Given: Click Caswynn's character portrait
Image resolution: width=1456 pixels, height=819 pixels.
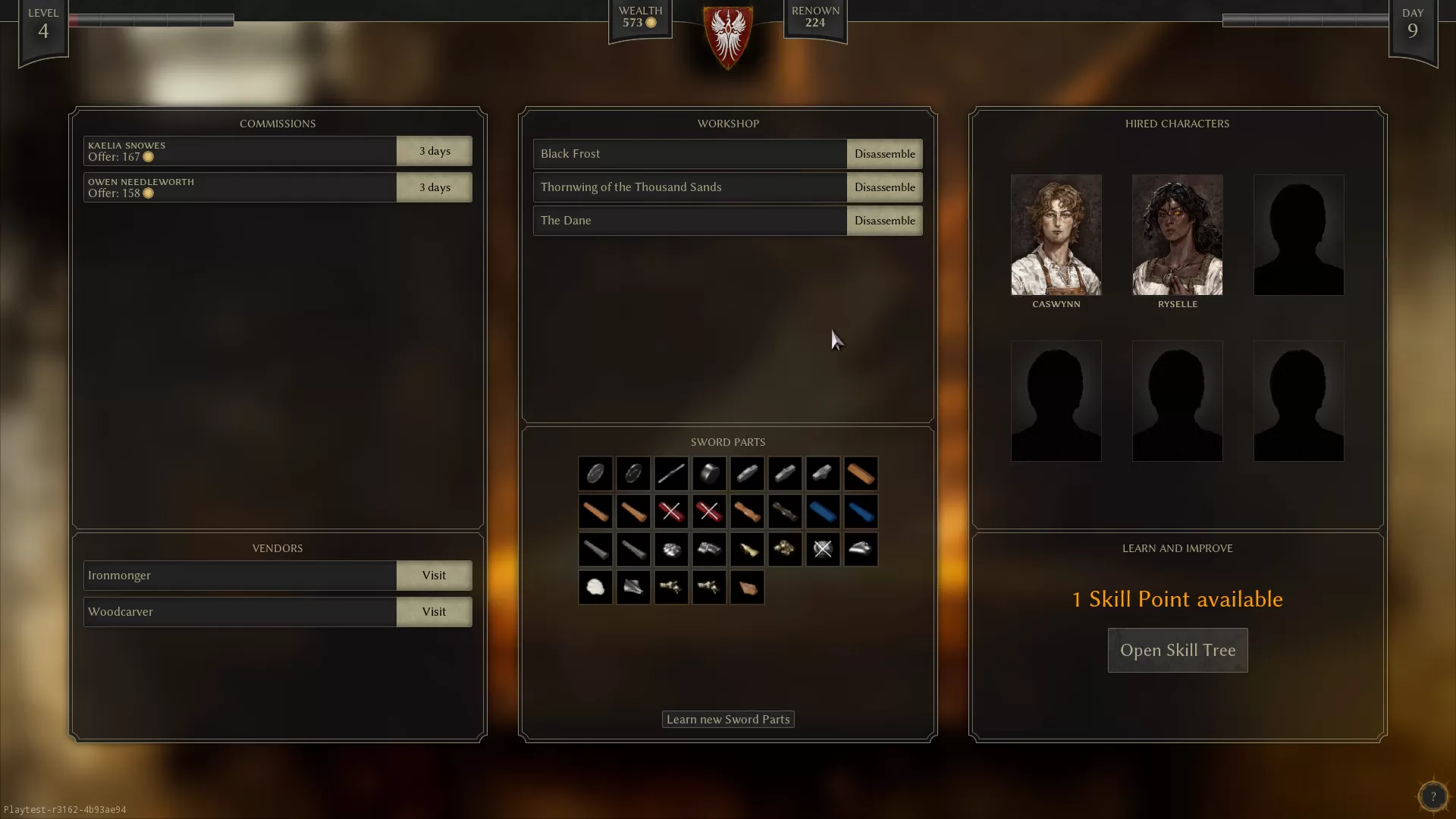Looking at the screenshot, I should (x=1056, y=235).
